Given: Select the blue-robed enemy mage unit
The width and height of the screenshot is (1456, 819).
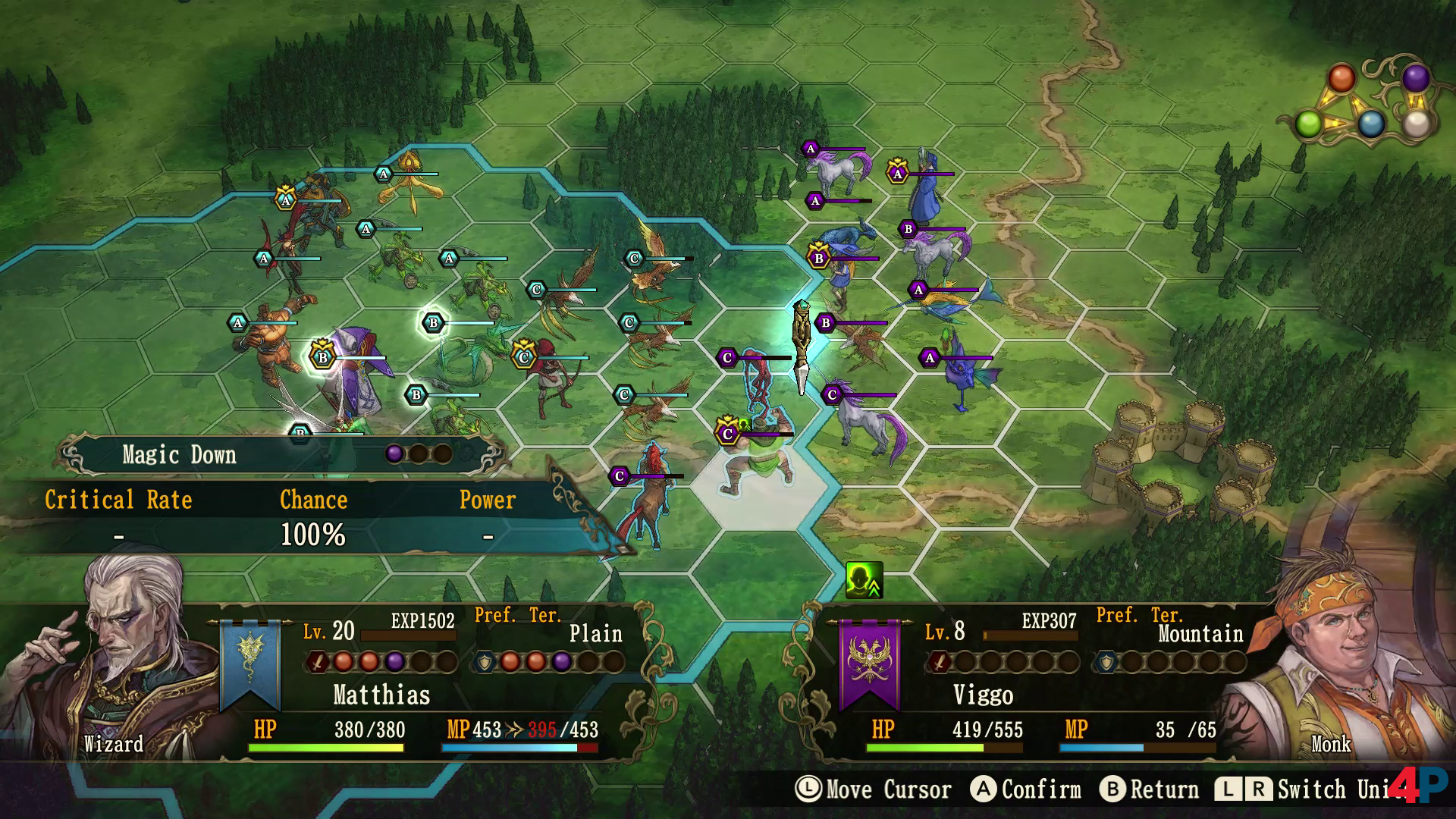Looking at the screenshot, I should coord(925,190).
